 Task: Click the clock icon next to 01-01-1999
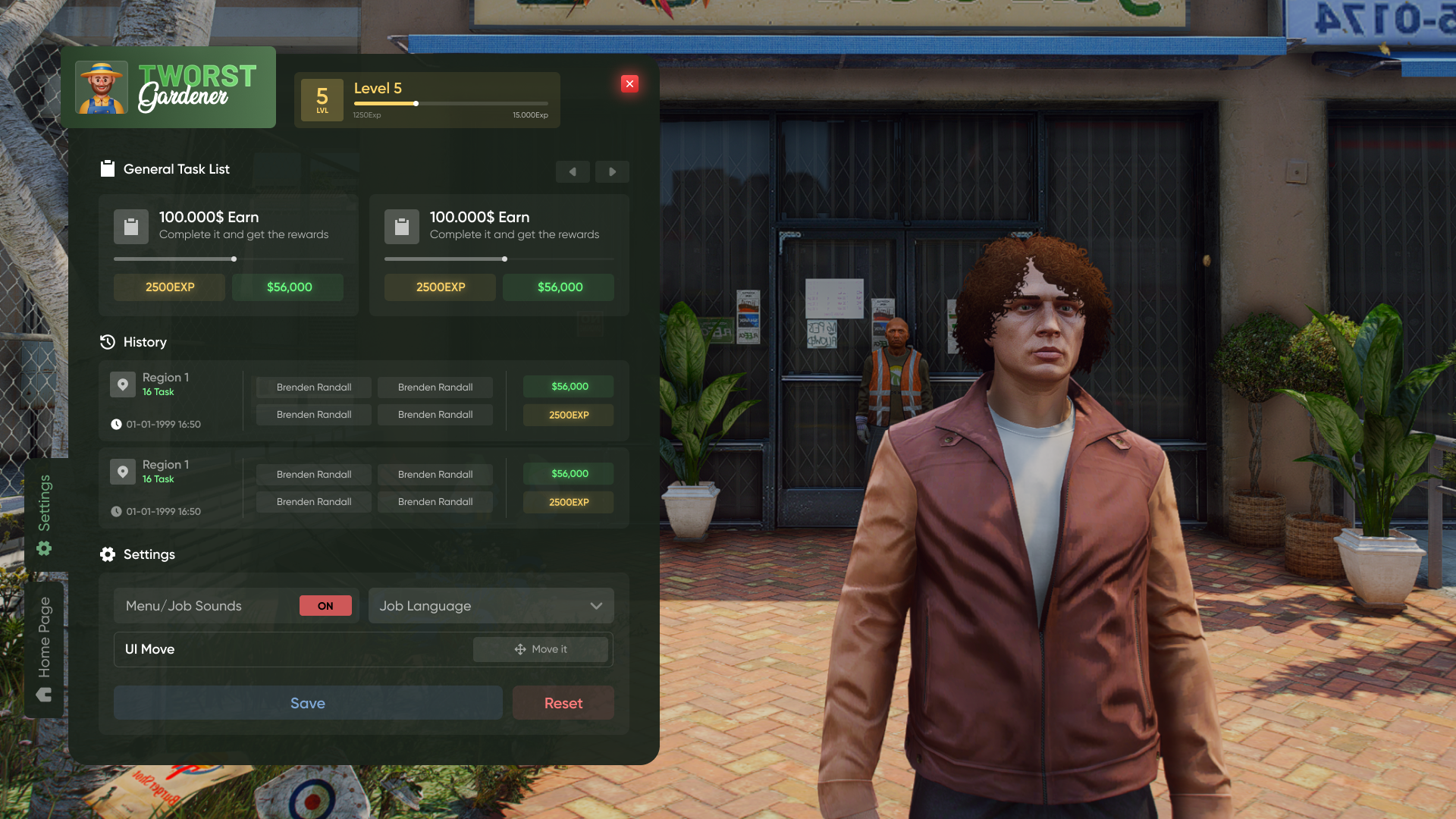117,424
